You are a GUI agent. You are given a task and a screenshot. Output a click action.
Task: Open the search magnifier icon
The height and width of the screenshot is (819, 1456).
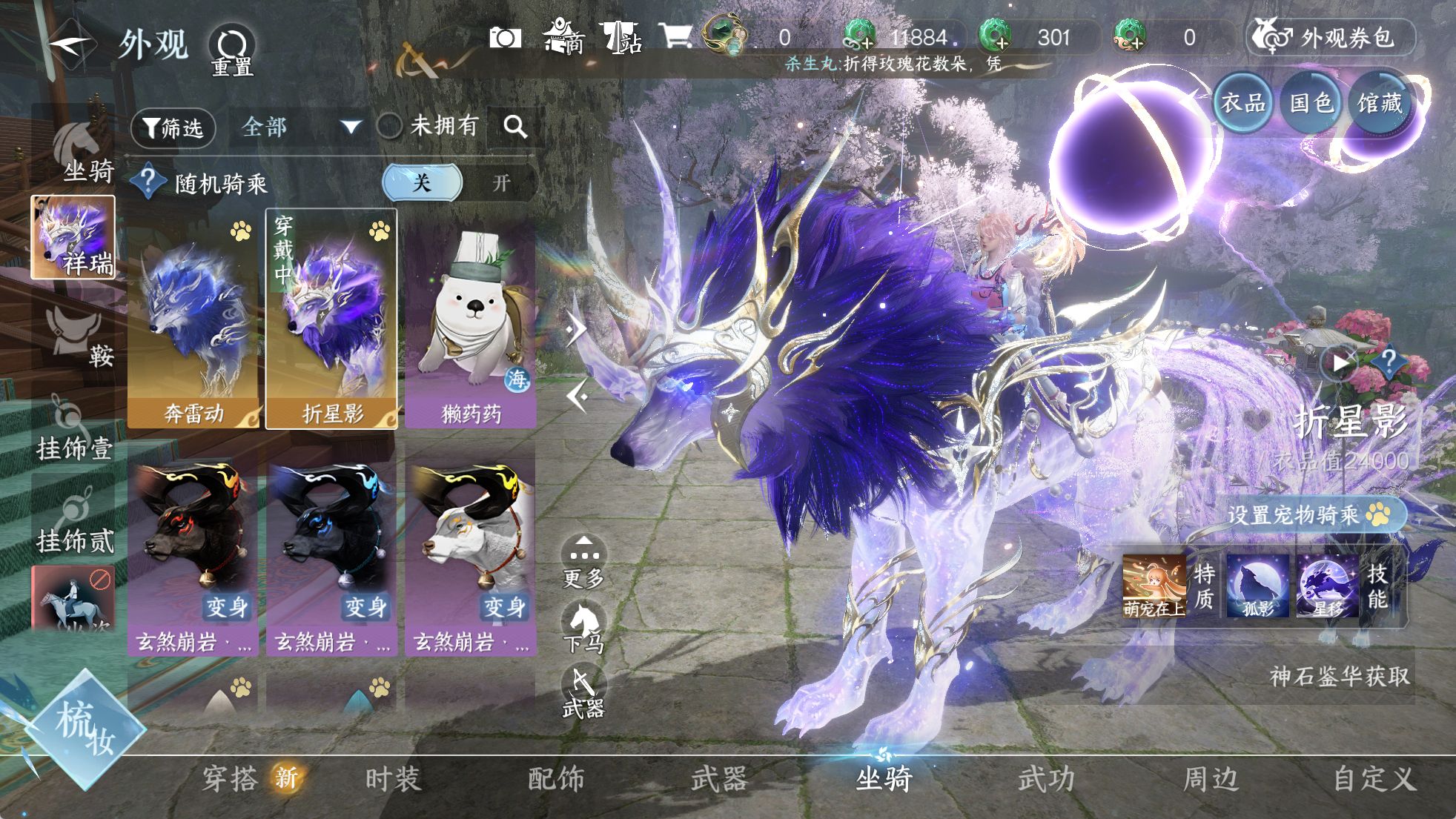click(x=515, y=127)
